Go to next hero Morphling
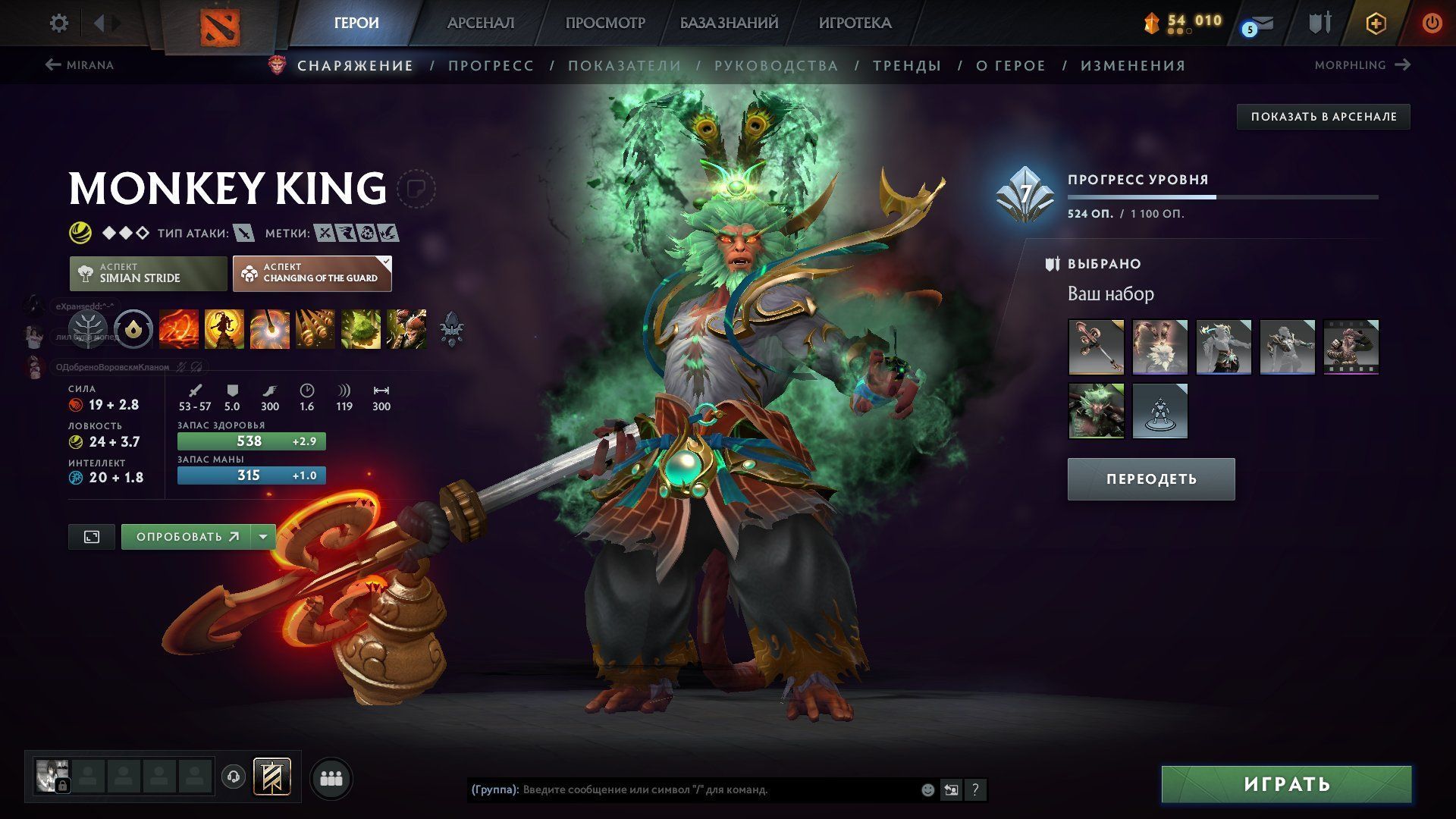The image size is (1456, 819). pyautogui.click(x=1362, y=65)
